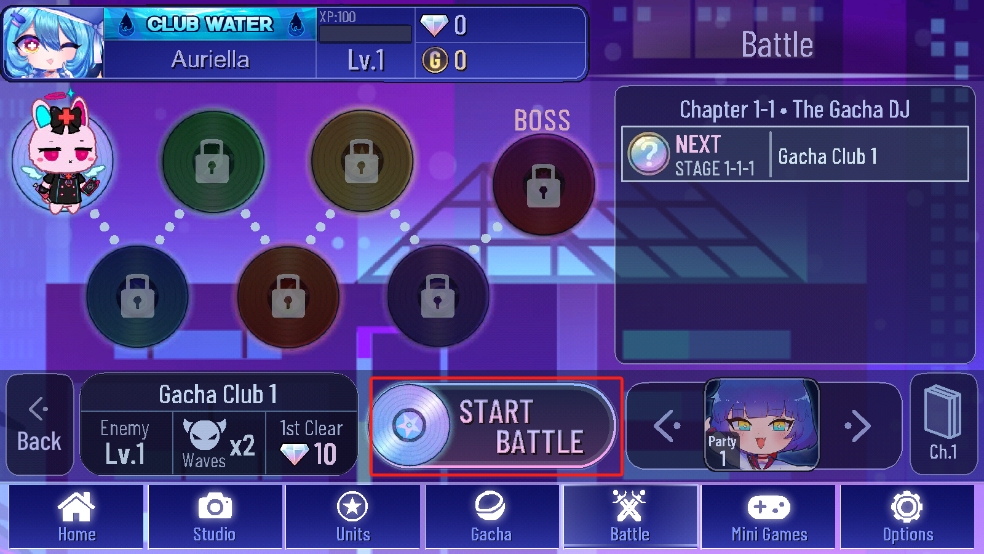Select the Battle tab
The image size is (984, 554).
(630, 516)
